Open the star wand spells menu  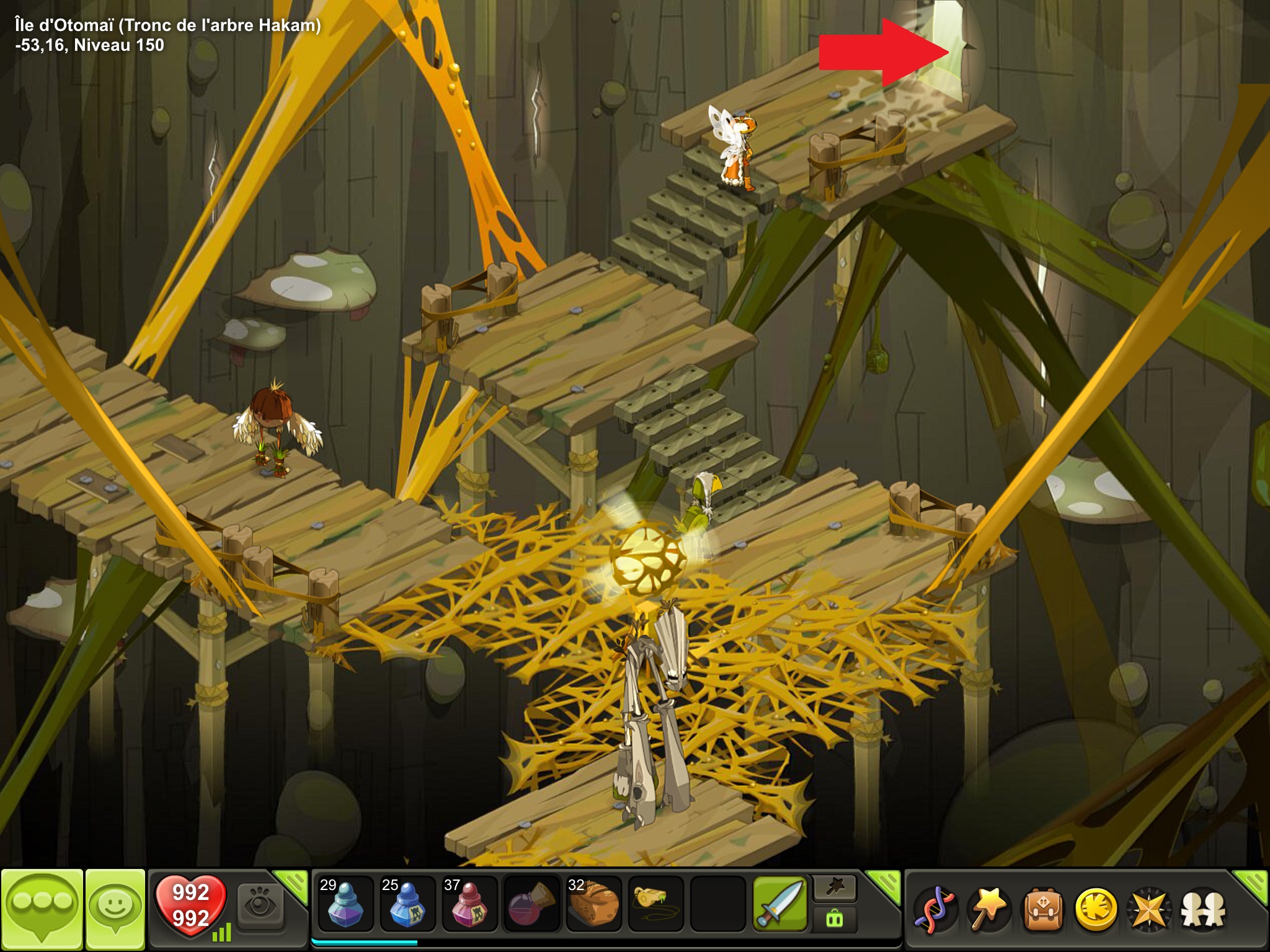click(x=988, y=909)
